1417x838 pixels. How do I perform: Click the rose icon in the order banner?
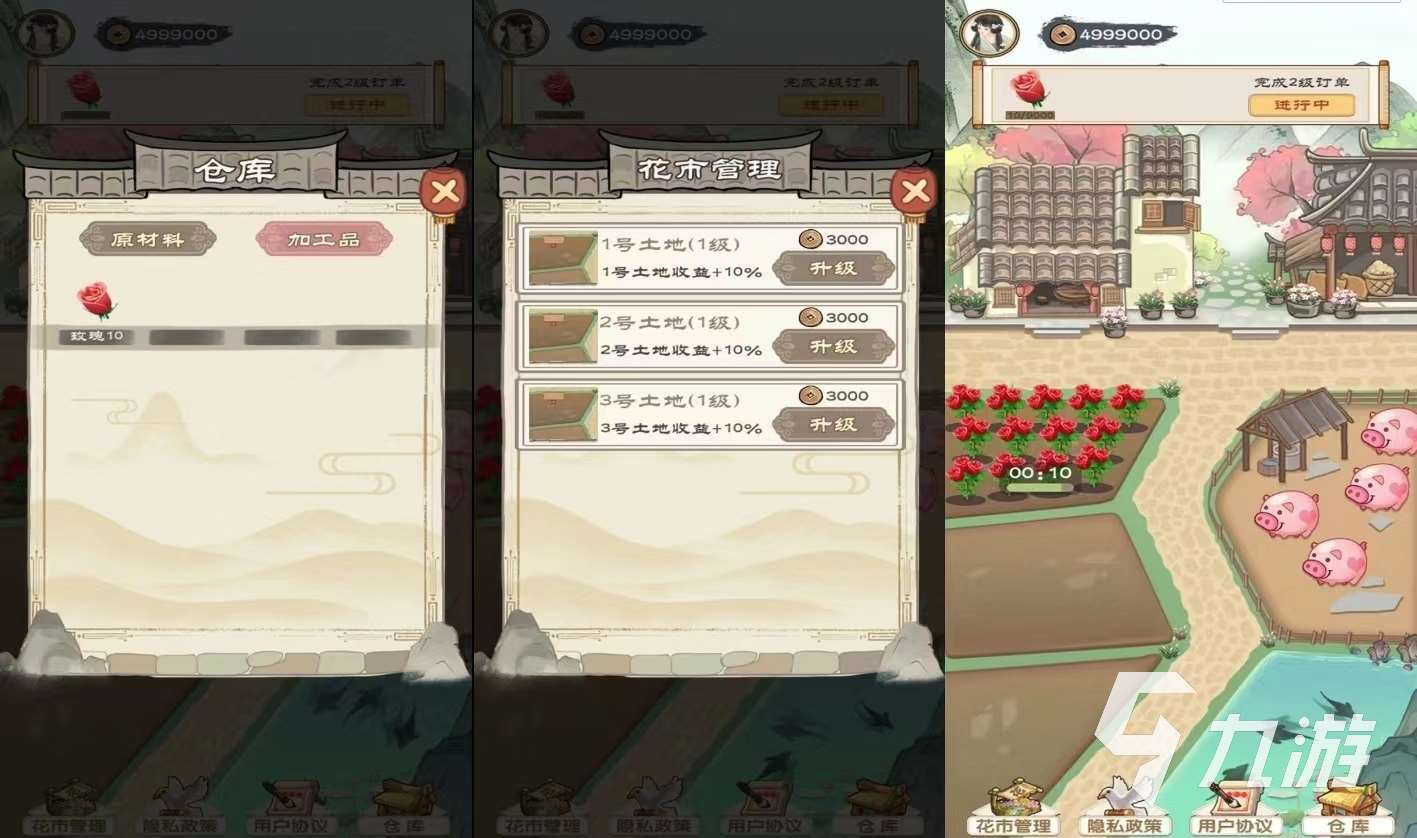[x=1030, y=90]
